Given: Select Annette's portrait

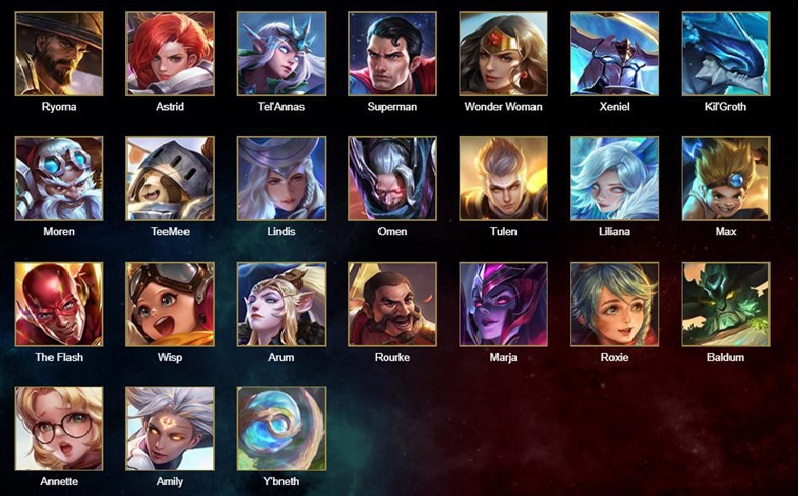Looking at the screenshot, I should coord(59,429).
